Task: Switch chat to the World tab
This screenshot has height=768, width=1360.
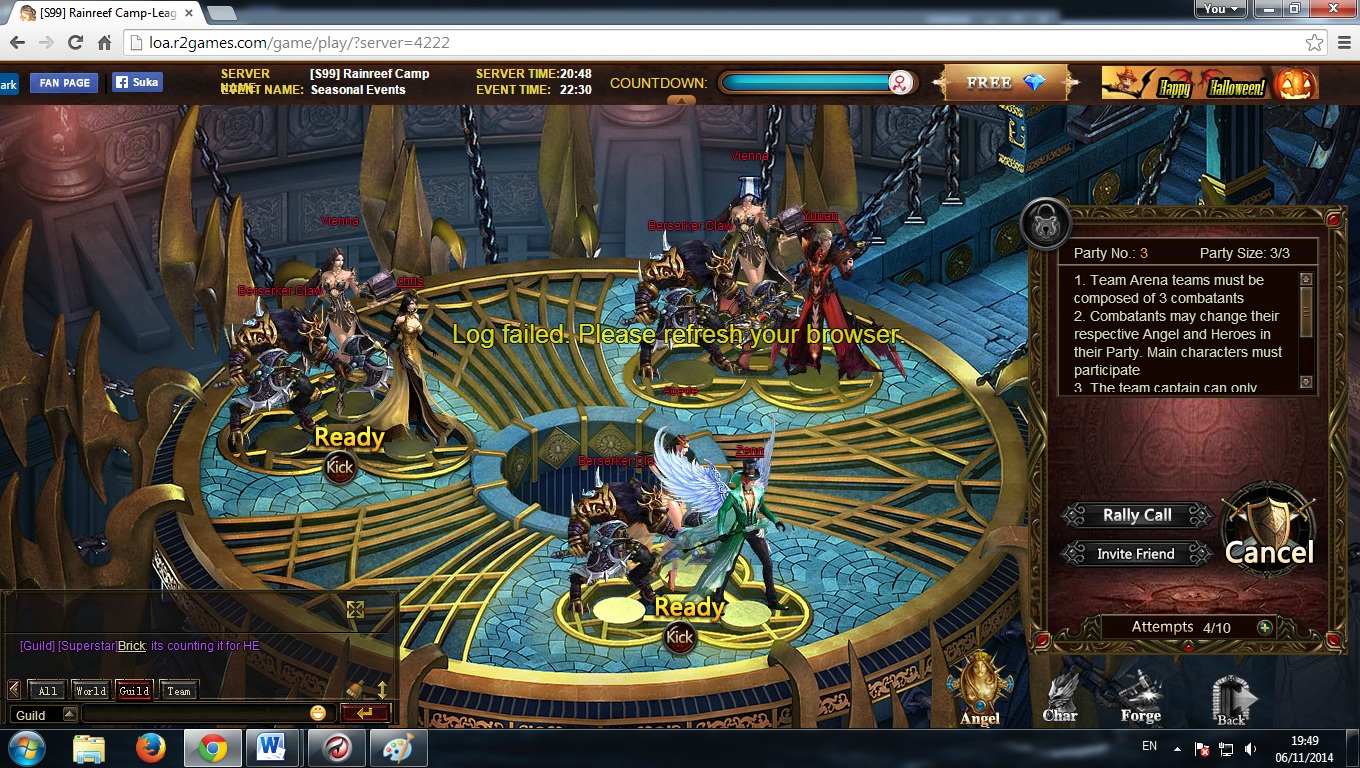Action: pos(91,690)
